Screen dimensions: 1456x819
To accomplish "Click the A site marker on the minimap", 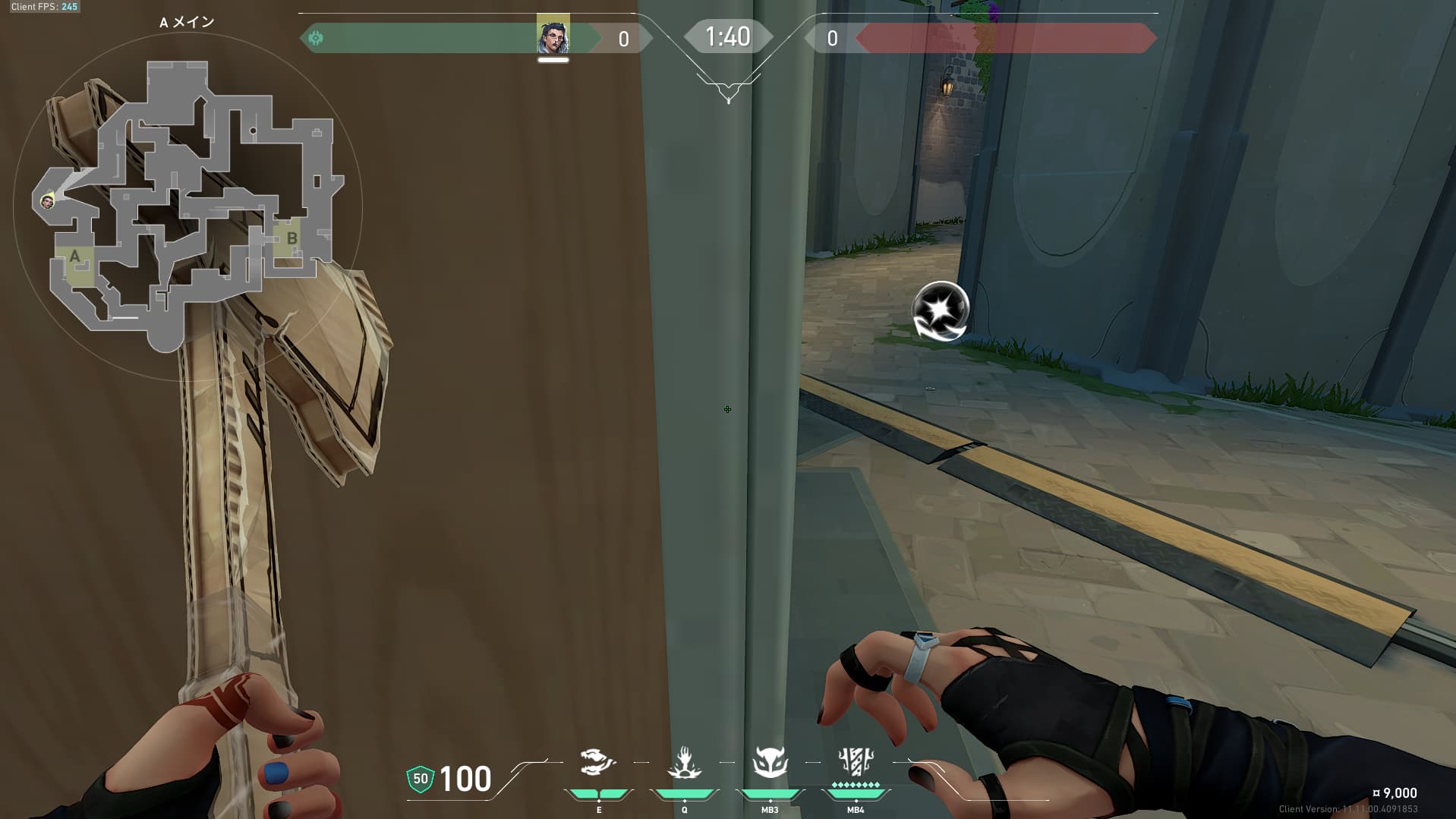I will click(74, 257).
